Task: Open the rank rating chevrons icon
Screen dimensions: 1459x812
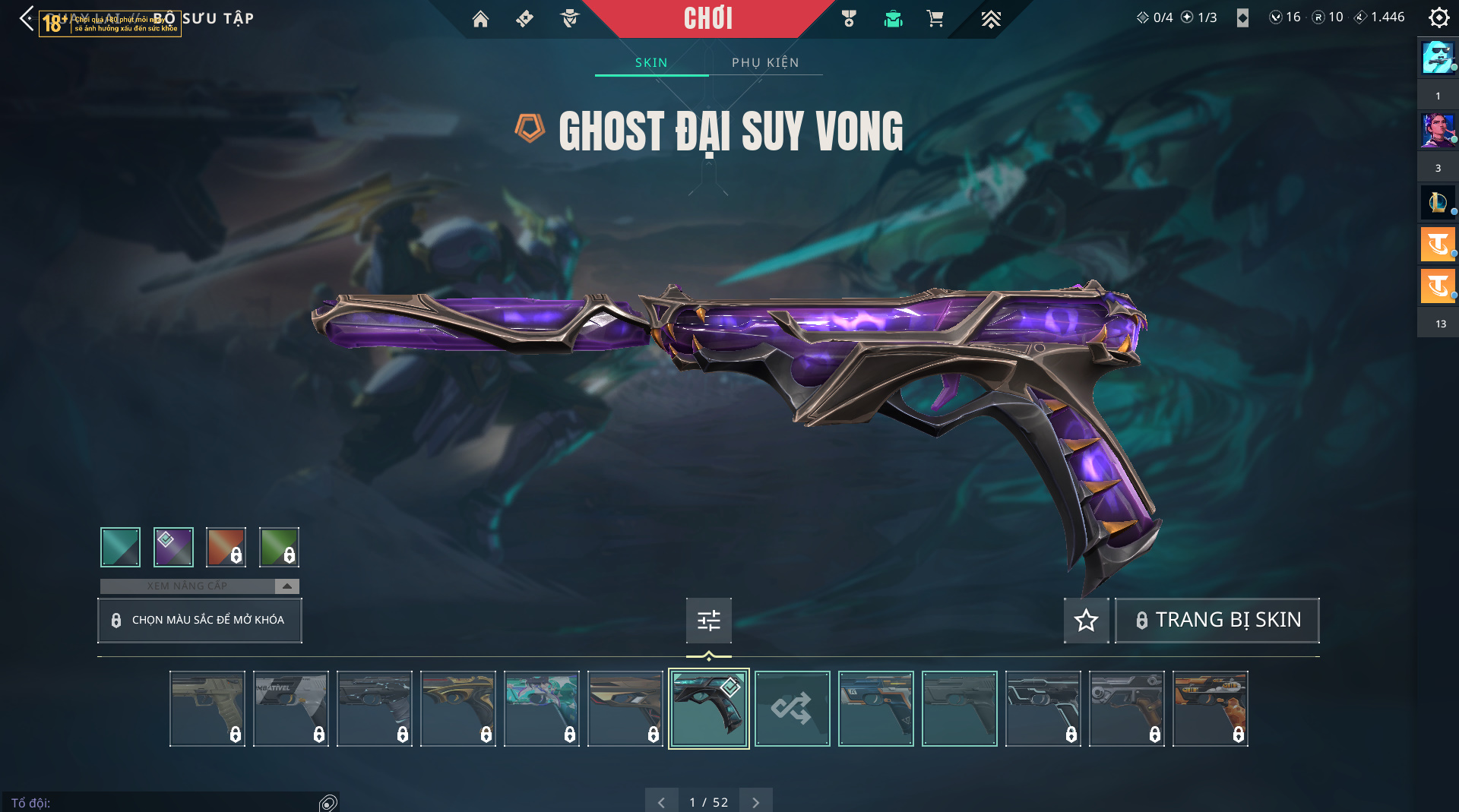Action: click(990, 19)
